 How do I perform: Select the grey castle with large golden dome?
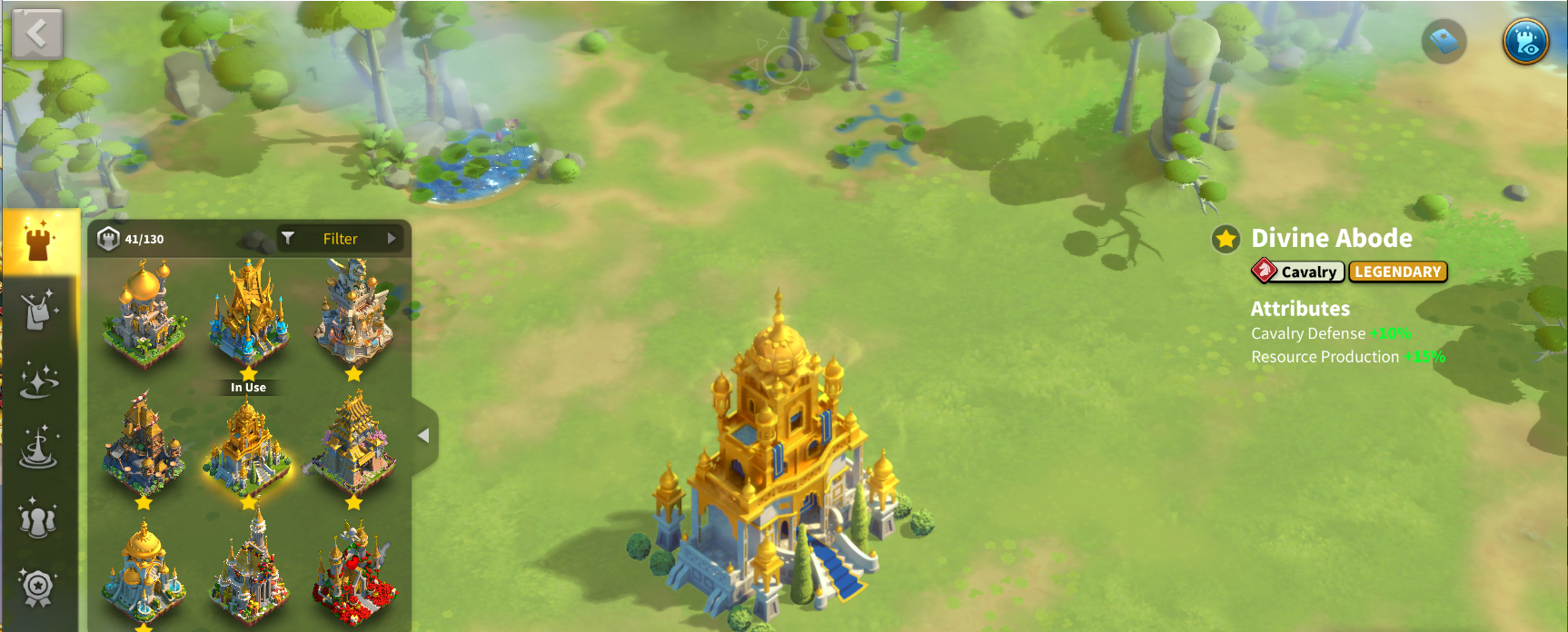click(144, 313)
